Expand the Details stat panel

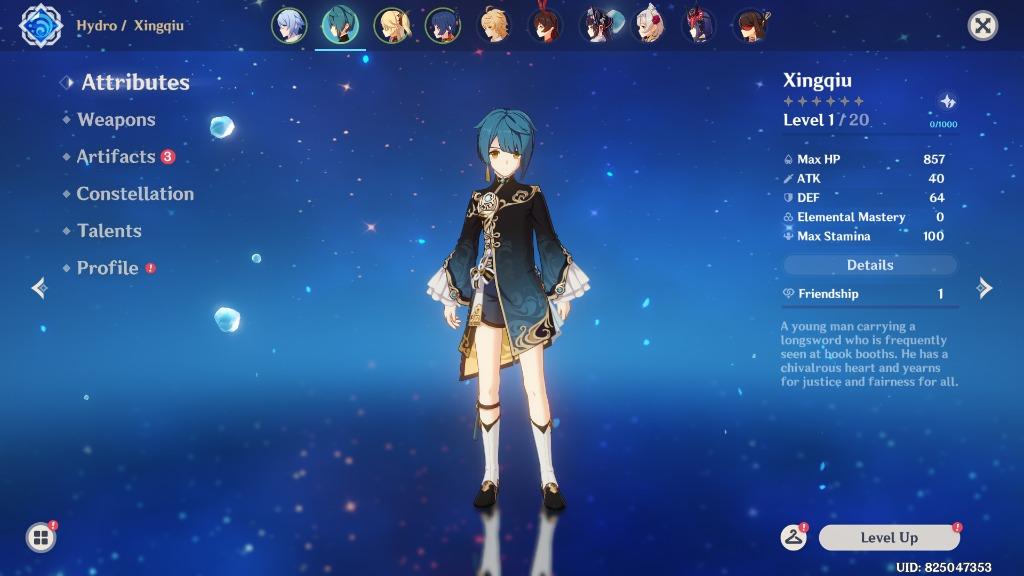pos(869,265)
